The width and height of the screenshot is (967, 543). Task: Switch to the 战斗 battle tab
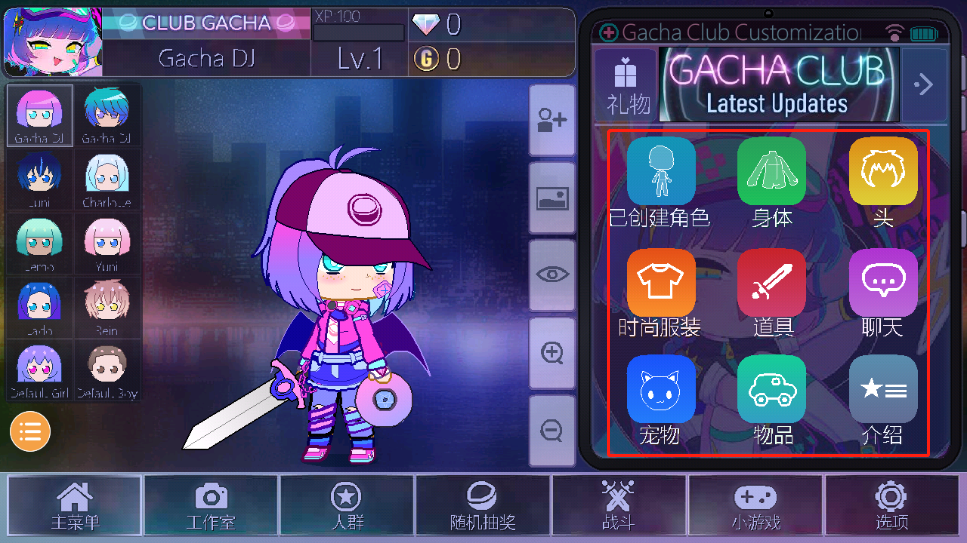click(619, 504)
